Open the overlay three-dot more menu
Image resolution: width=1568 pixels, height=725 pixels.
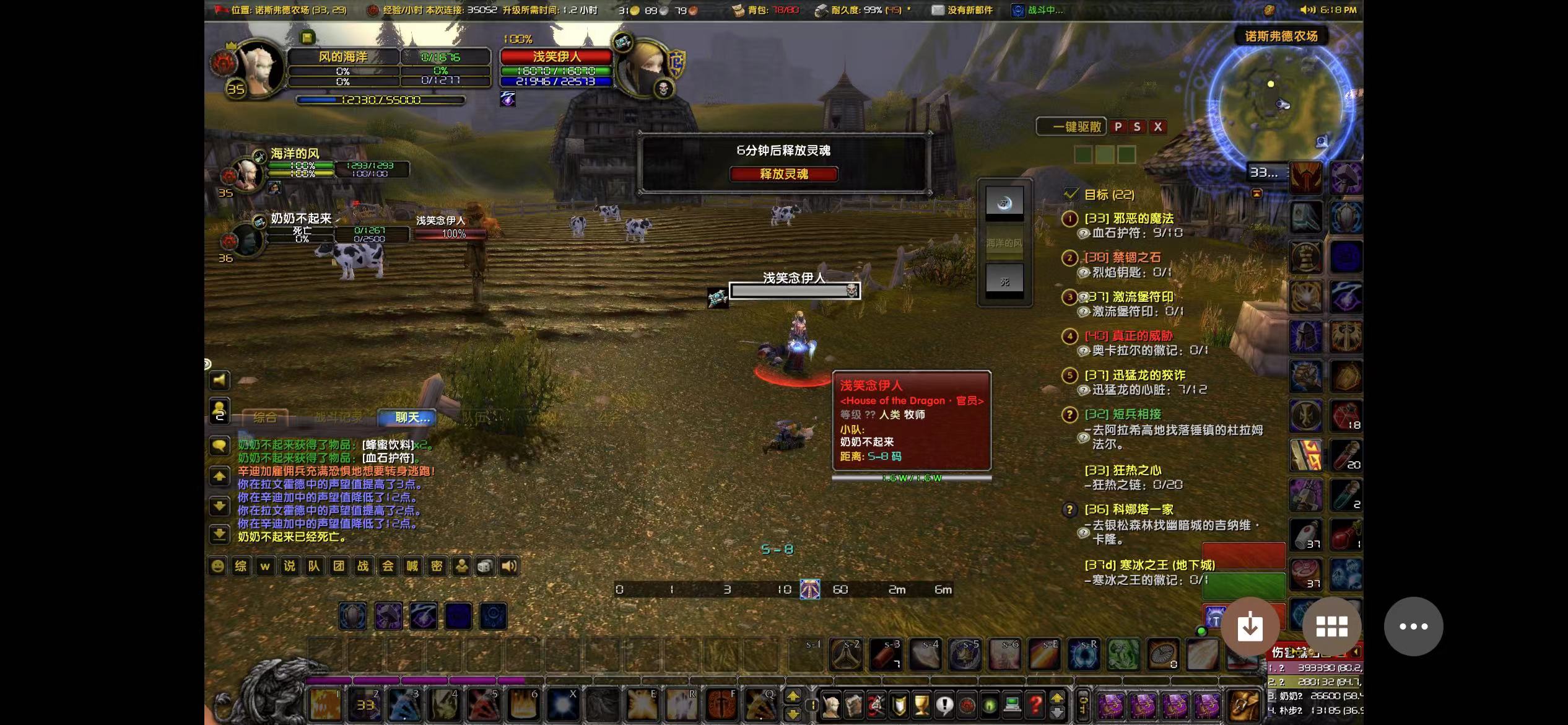point(1413,626)
